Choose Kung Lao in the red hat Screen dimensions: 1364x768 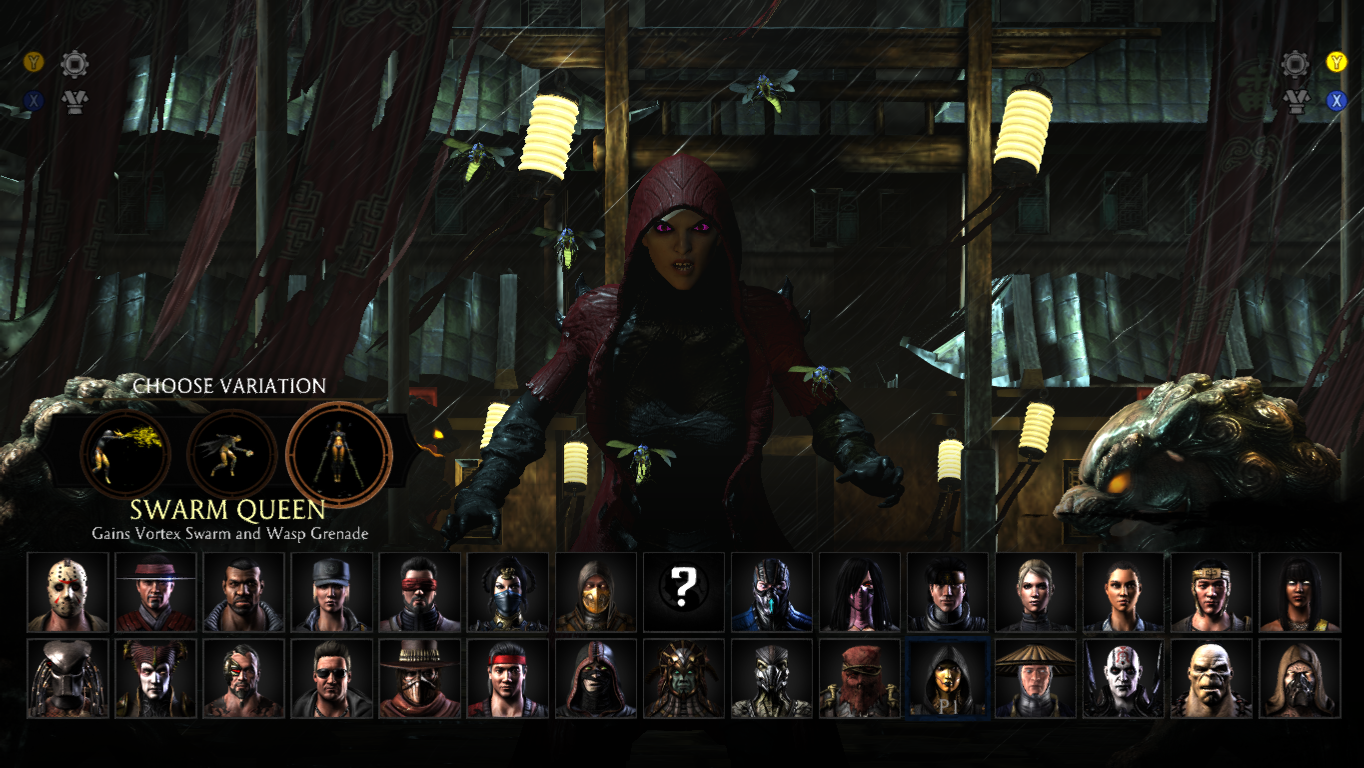(156, 592)
